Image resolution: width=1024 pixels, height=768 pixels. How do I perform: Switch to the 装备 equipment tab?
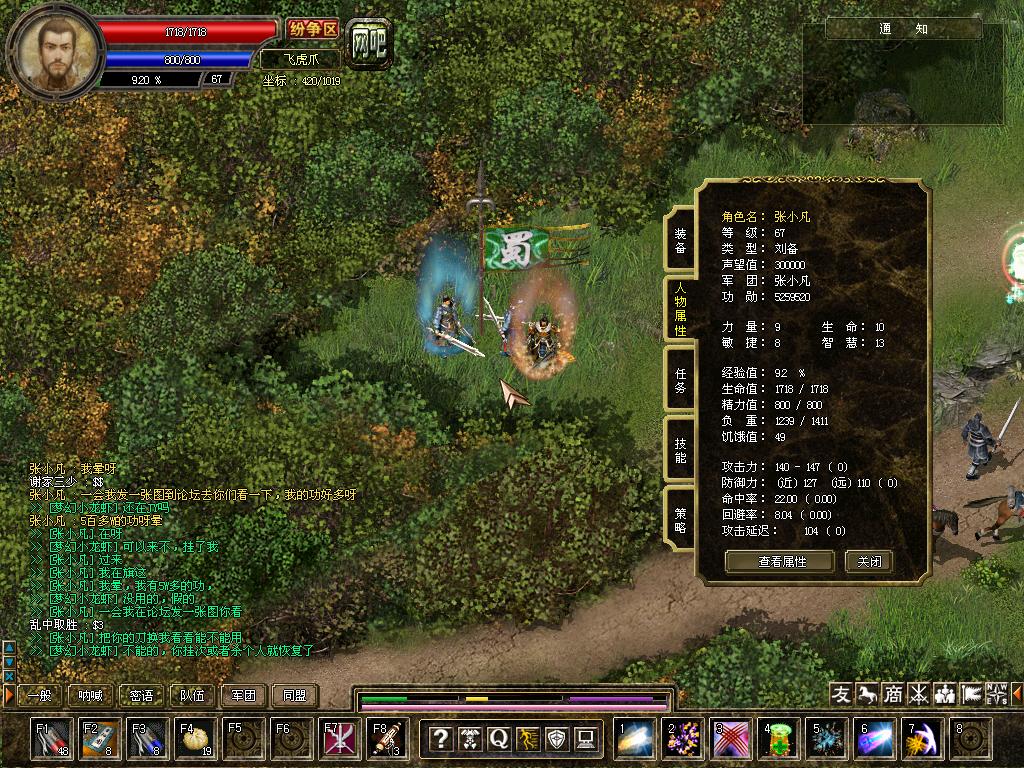[x=680, y=240]
